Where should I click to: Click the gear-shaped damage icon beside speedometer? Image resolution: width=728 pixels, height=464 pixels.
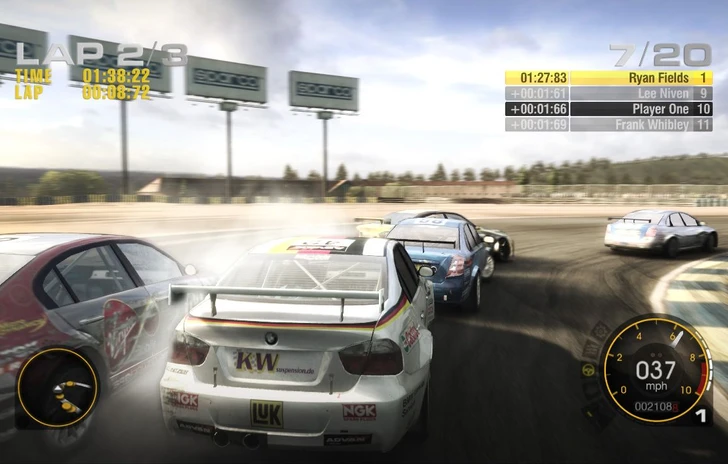click(600, 332)
